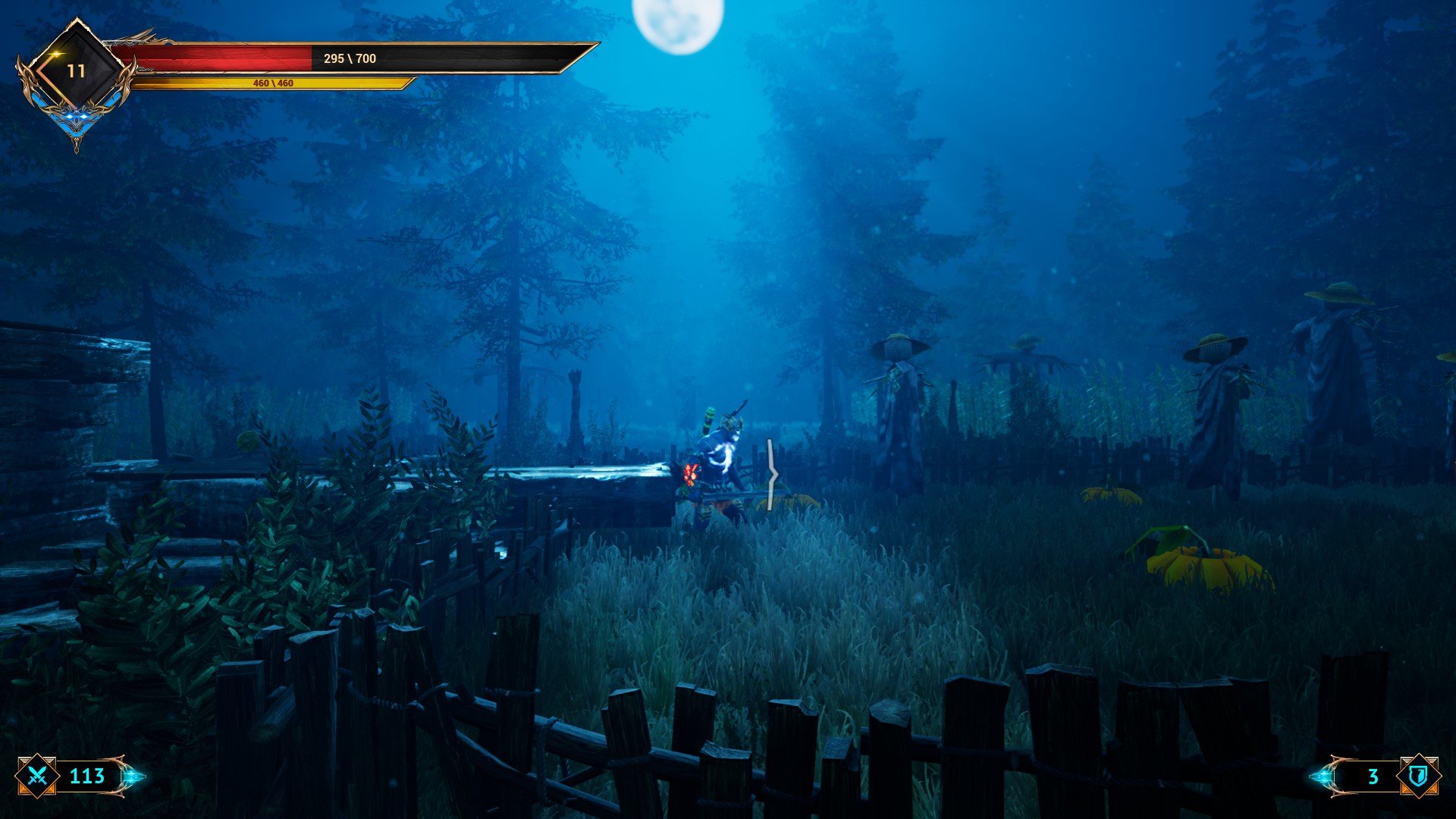
Task: Select the crossed swords attack icon
Action: [38, 776]
